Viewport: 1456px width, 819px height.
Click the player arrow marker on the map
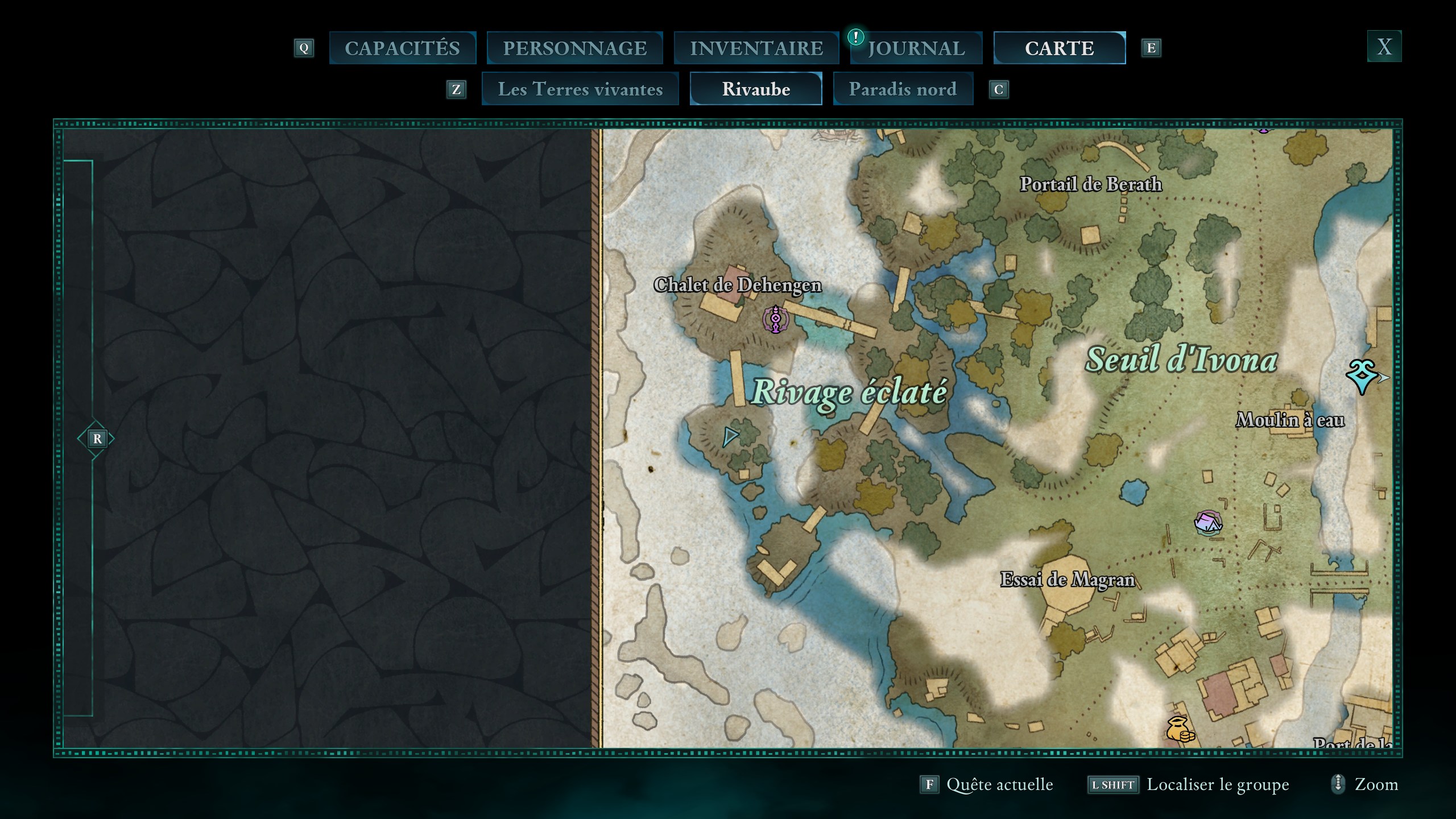coord(730,437)
